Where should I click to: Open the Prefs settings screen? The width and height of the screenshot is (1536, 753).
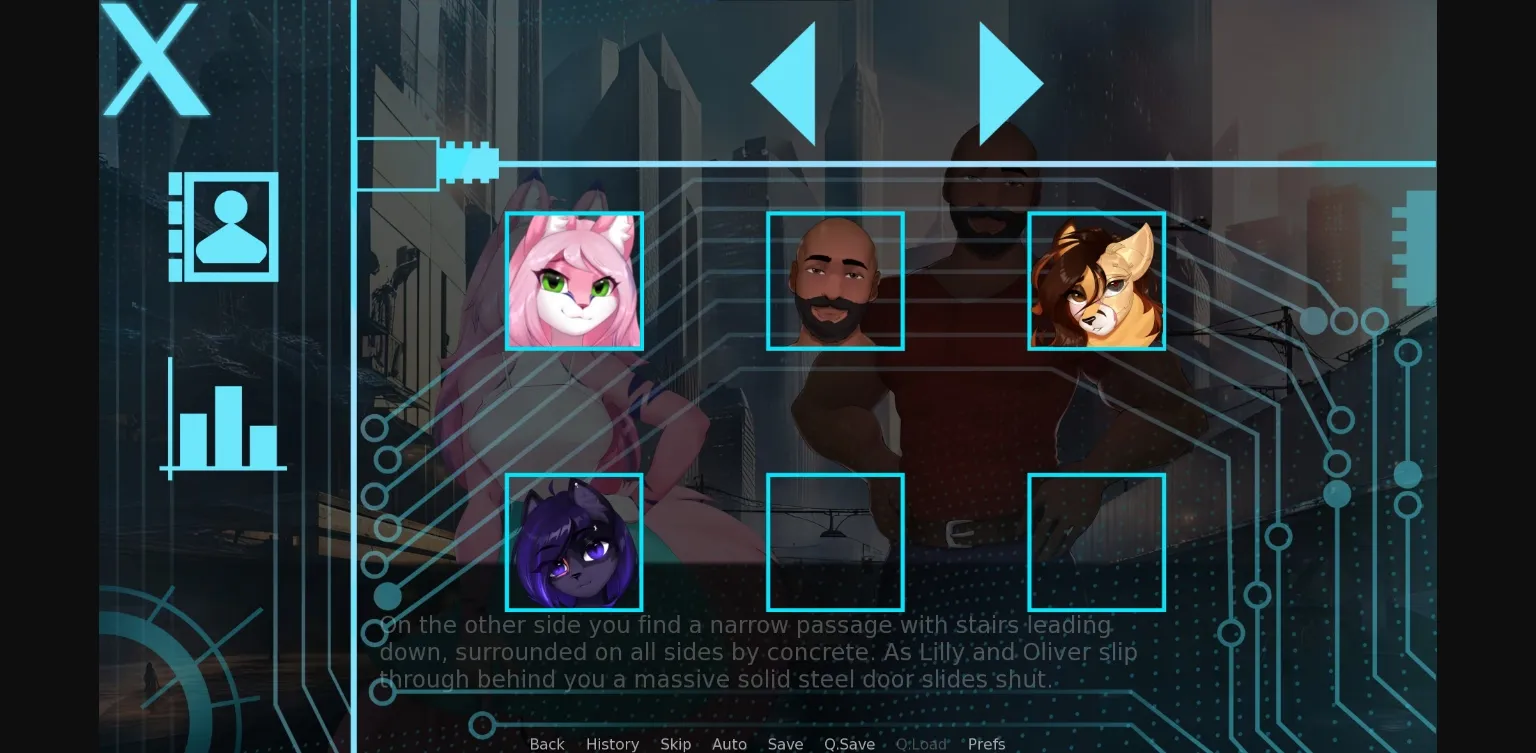[x=986, y=744]
